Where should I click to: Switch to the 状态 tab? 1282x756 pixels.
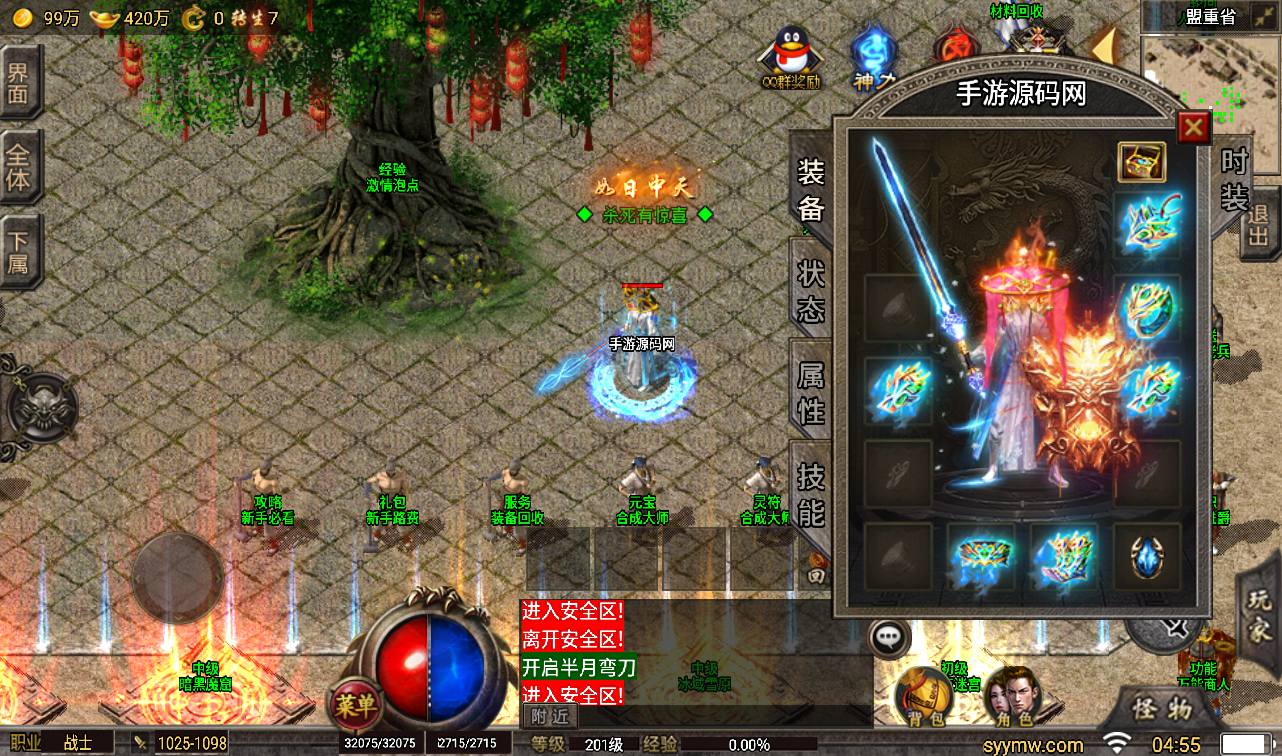(x=810, y=291)
